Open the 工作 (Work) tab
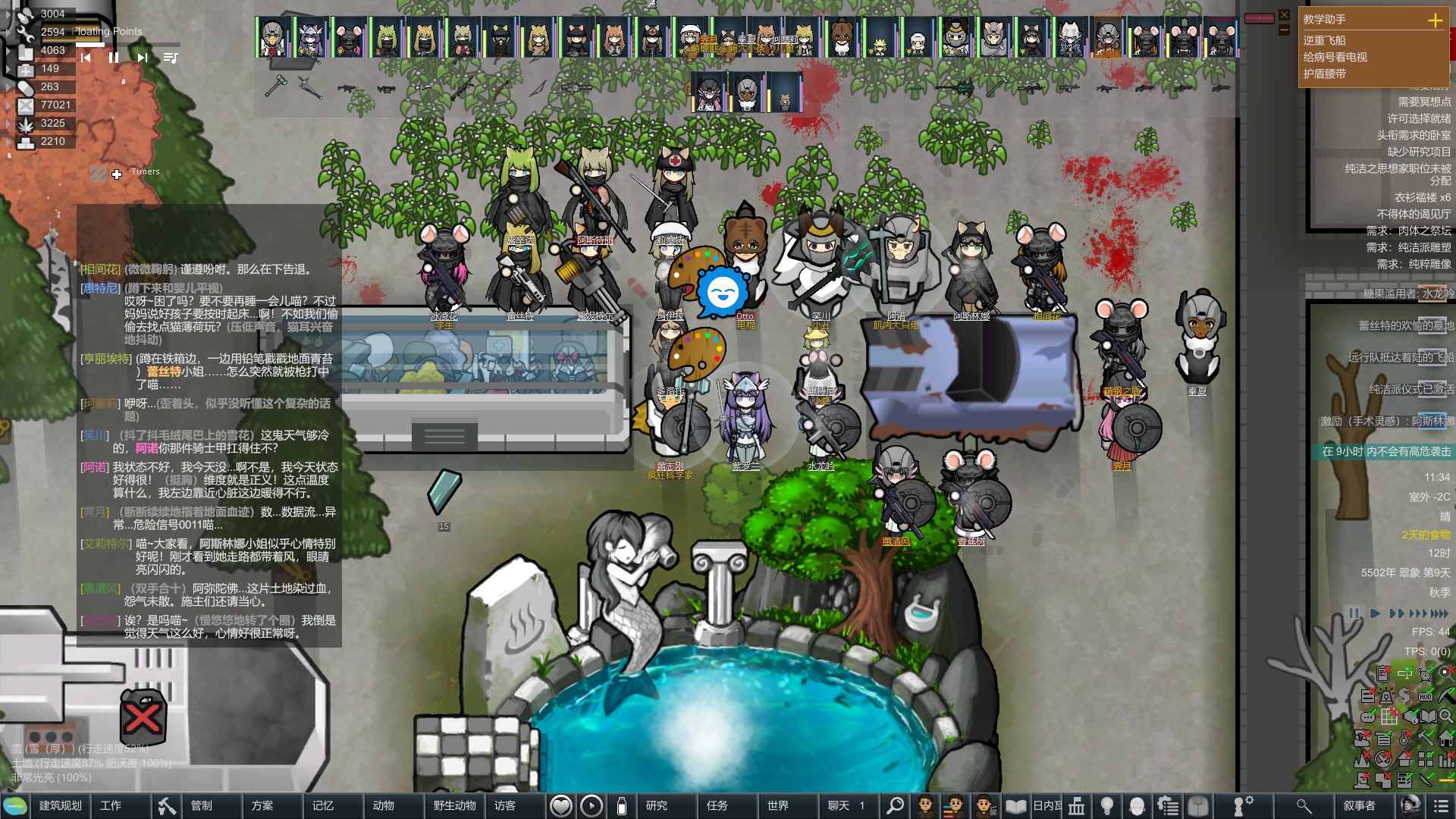1456x819 pixels. click(111, 805)
